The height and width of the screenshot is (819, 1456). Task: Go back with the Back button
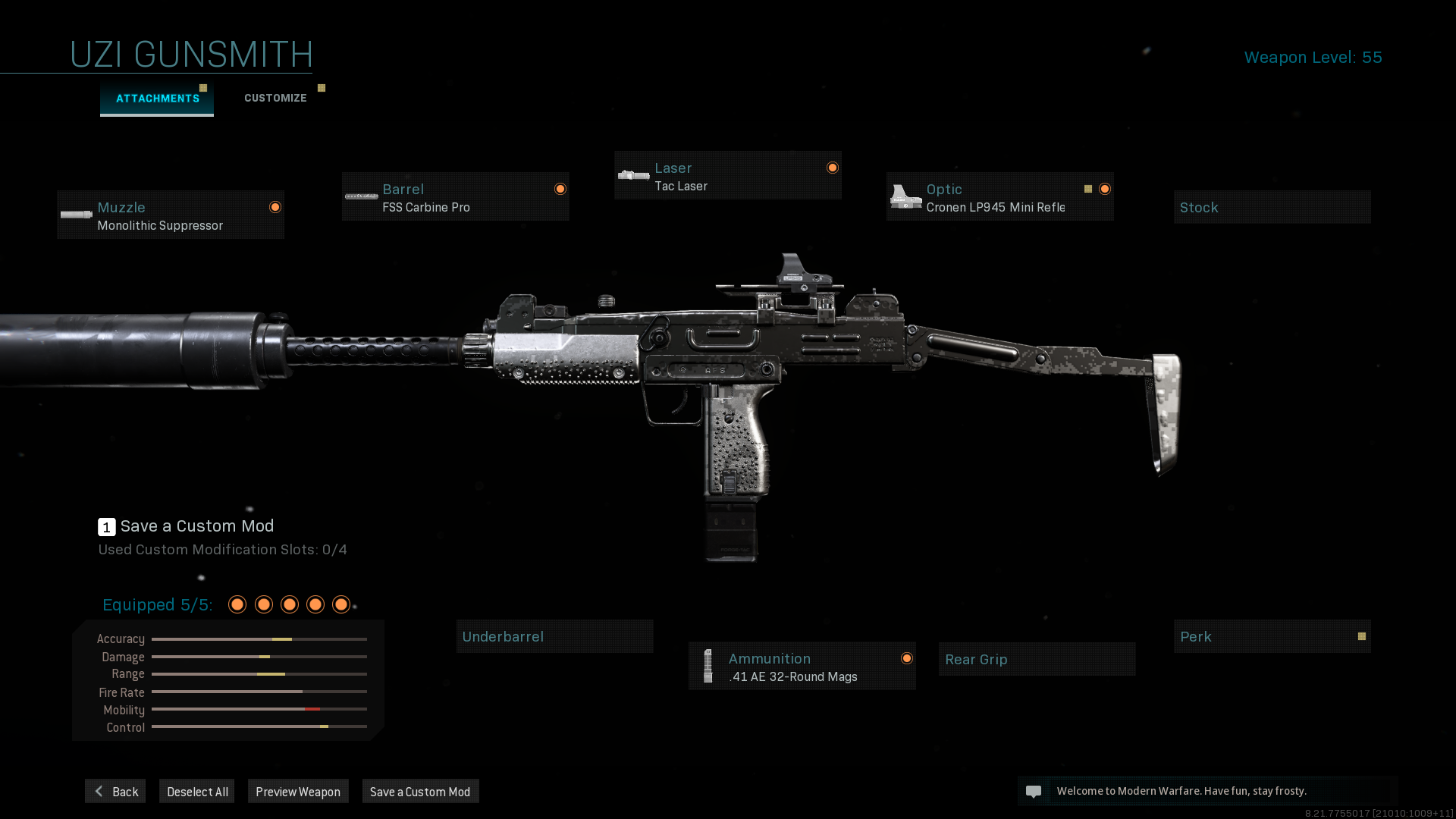(x=115, y=792)
